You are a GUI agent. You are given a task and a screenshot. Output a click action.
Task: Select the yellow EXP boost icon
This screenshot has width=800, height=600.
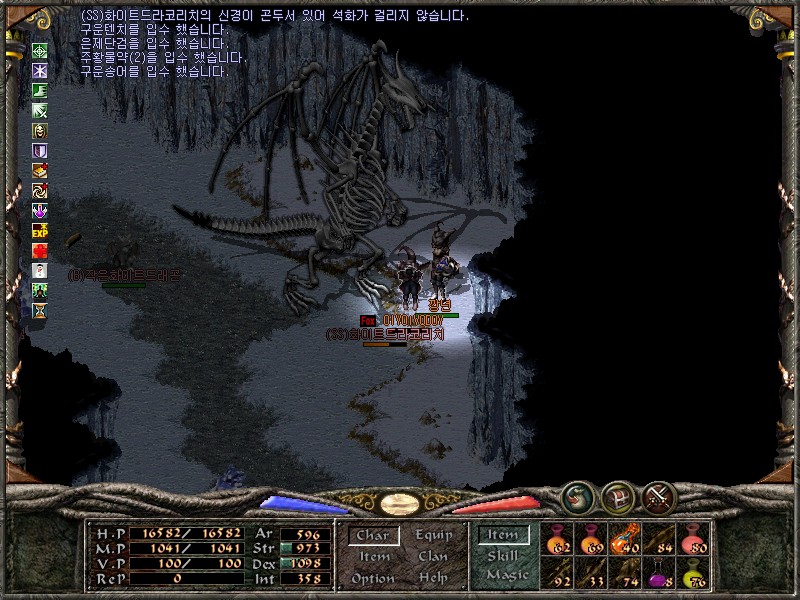(40, 230)
